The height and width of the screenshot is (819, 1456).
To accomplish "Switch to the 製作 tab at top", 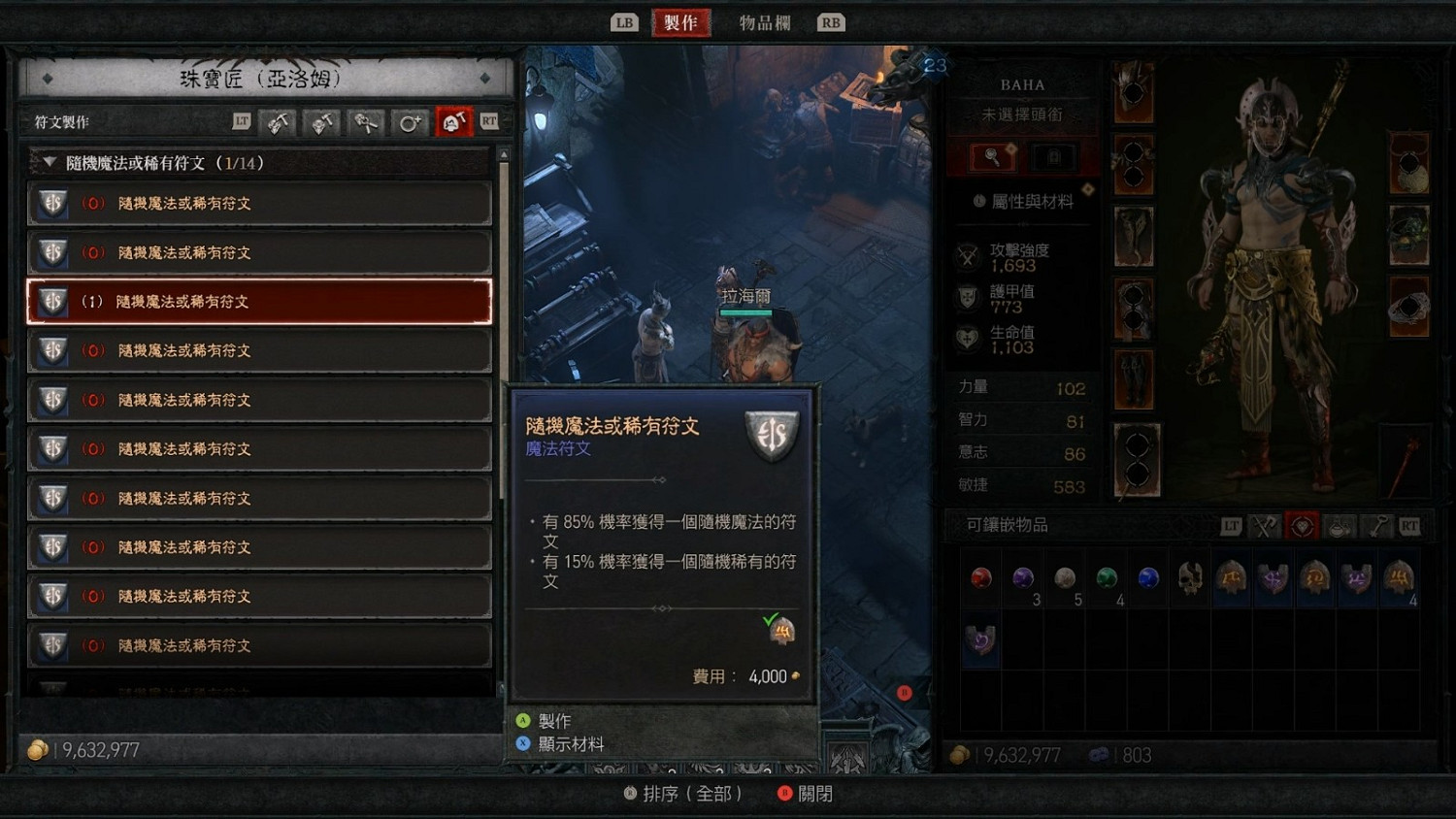I will [x=680, y=21].
